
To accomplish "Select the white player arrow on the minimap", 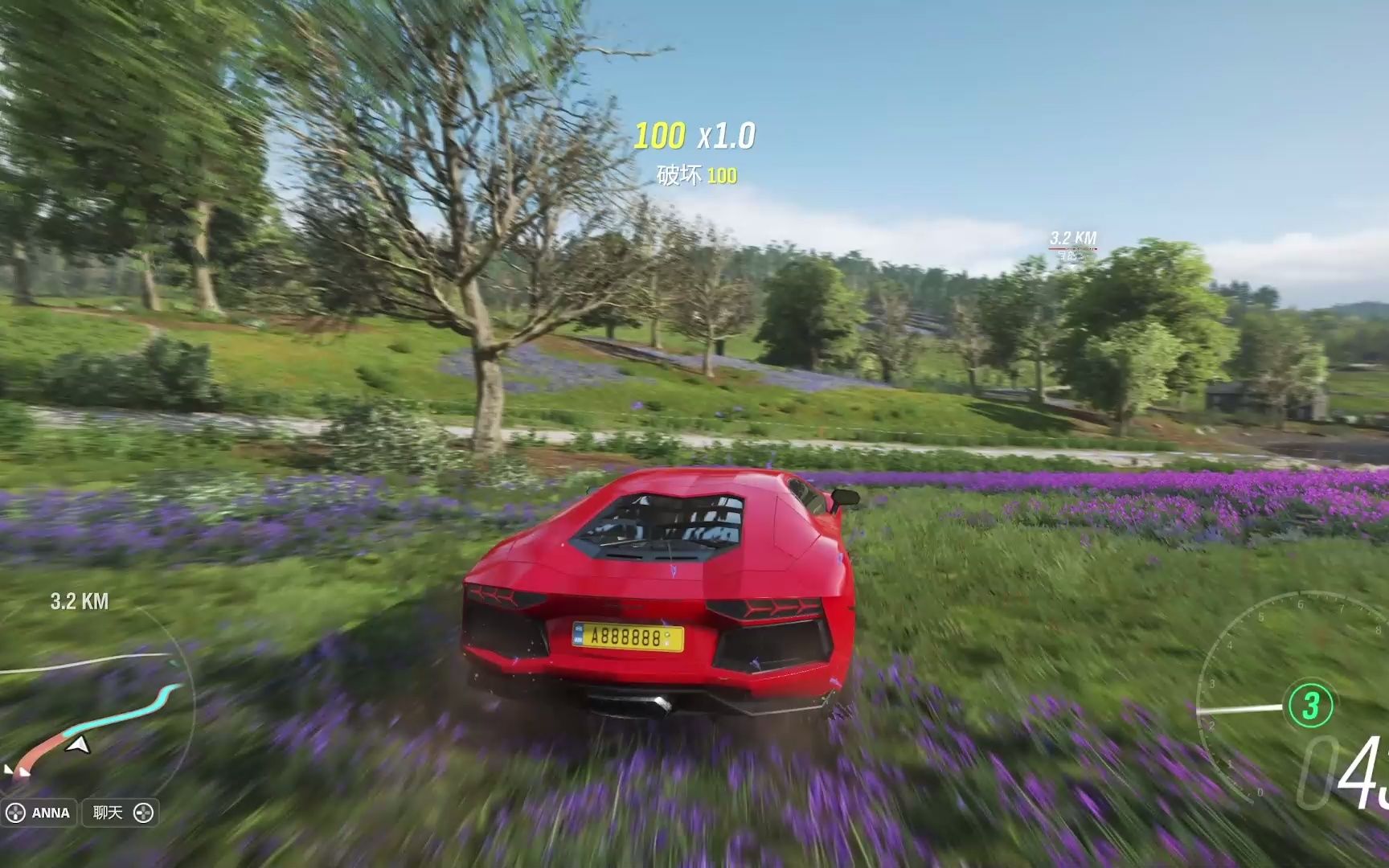I will point(78,746).
